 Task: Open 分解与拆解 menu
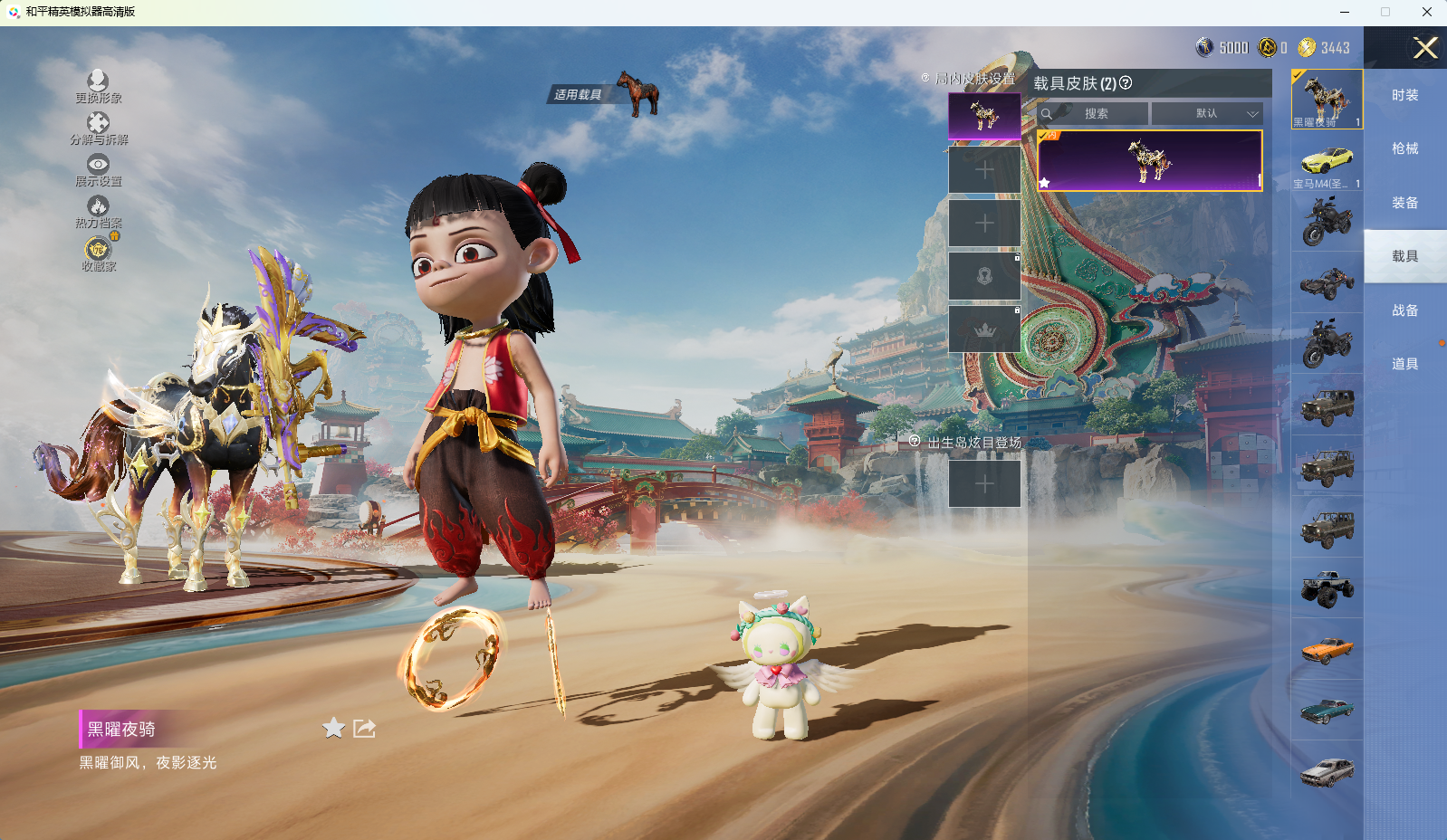(x=98, y=128)
